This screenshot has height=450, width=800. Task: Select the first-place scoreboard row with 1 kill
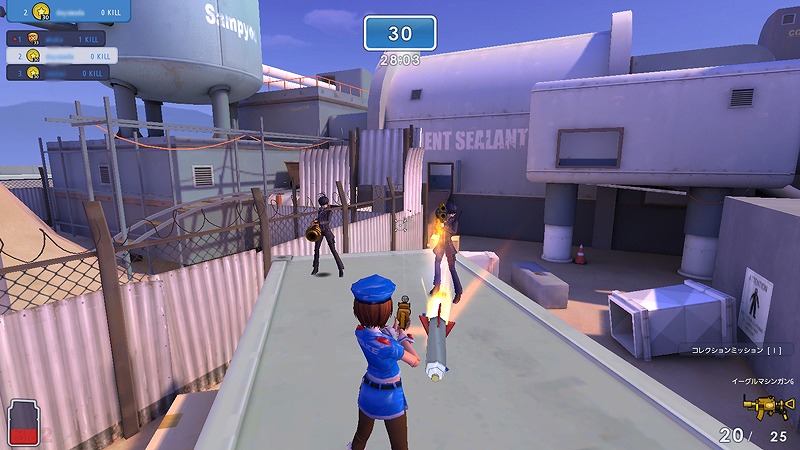[x=62, y=38]
